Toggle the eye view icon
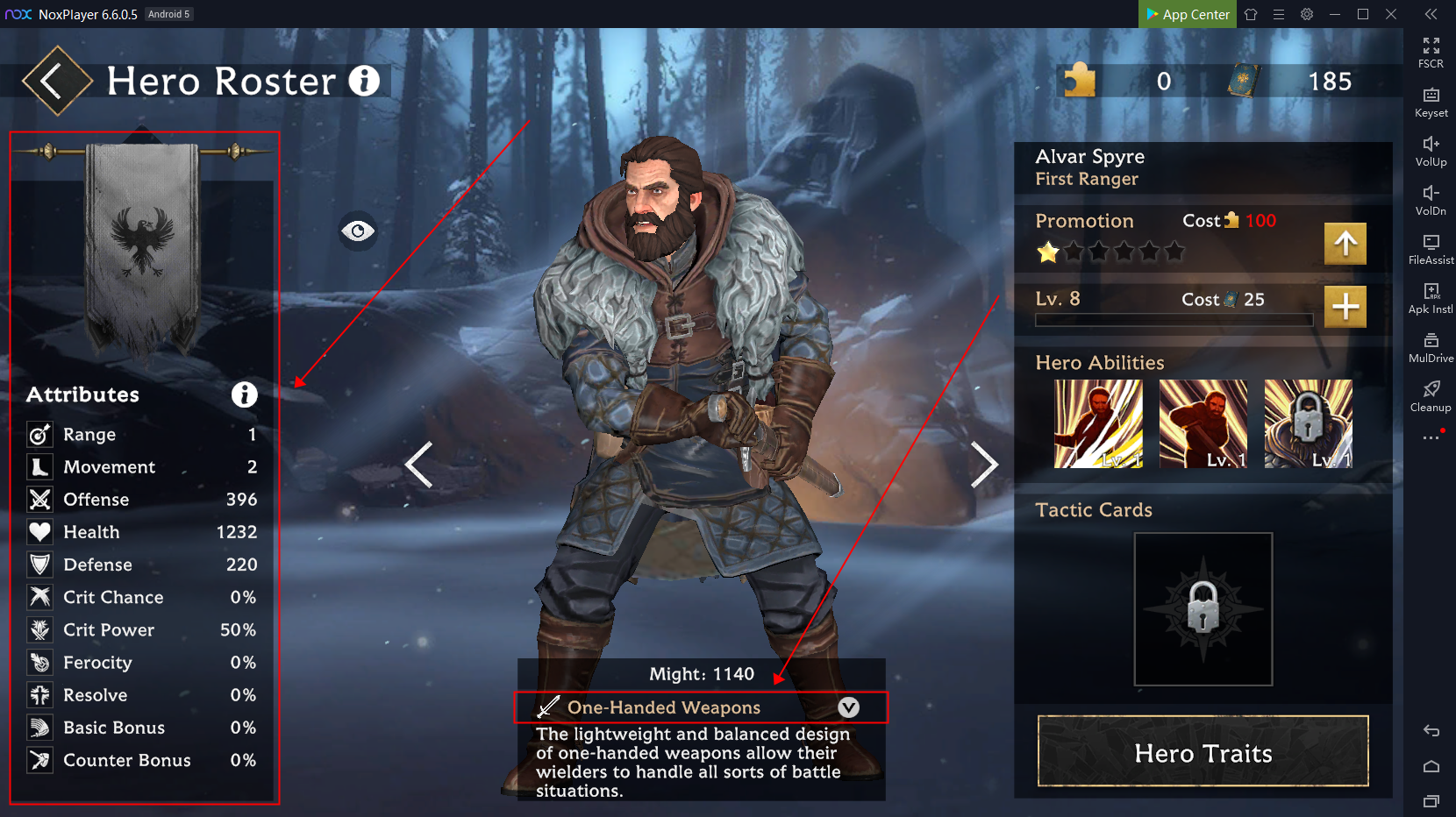The image size is (1456, 817). click(x=358, y=231)
